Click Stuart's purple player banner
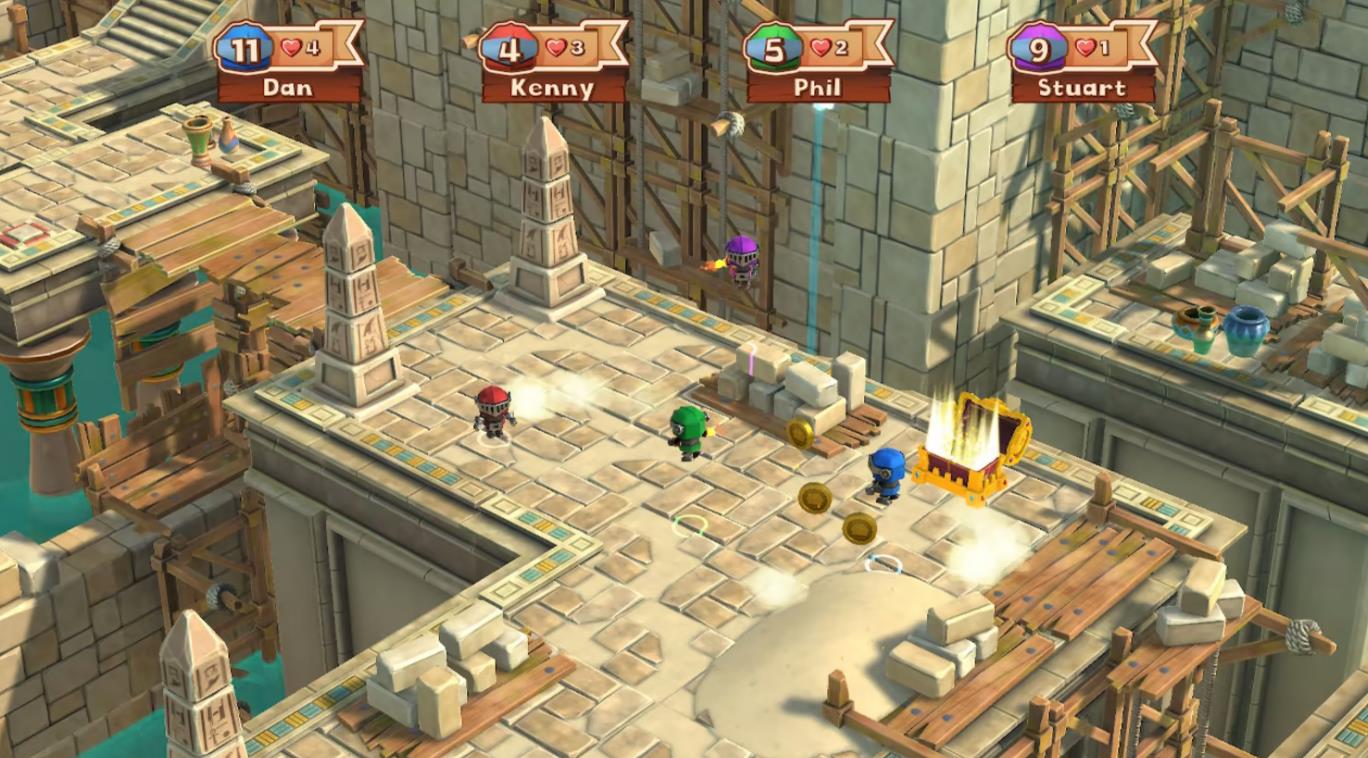 [x=1082, y=62]
